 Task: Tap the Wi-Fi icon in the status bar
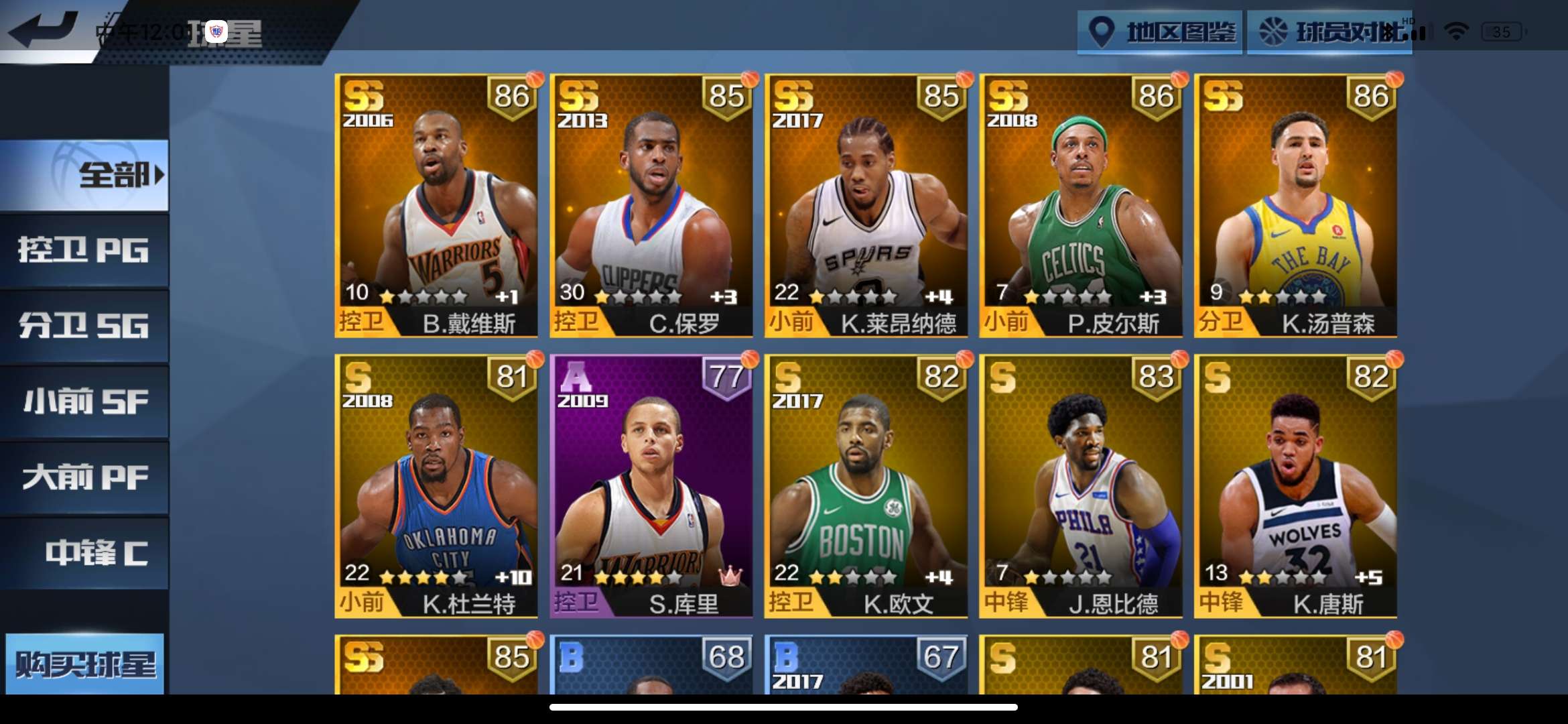(1456, 30)
